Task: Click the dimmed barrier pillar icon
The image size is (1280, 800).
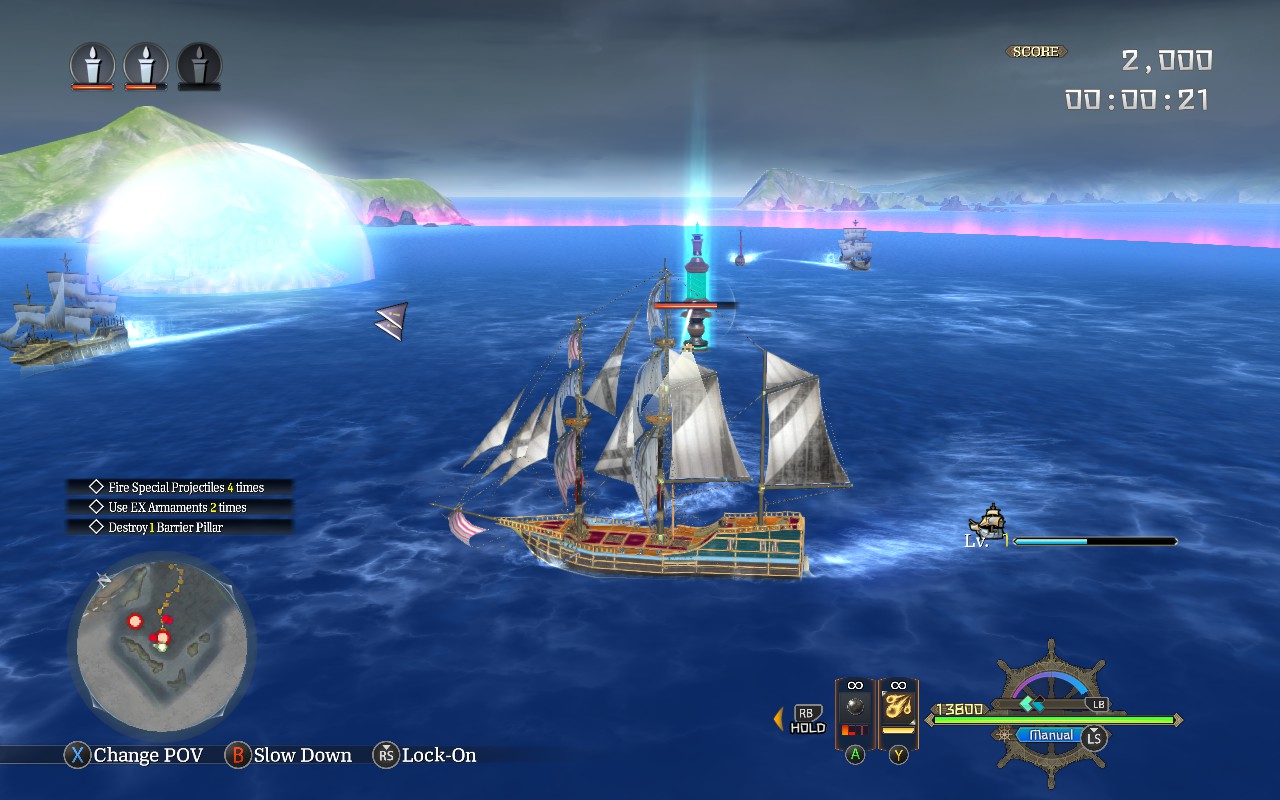Action: coord(199,65)
